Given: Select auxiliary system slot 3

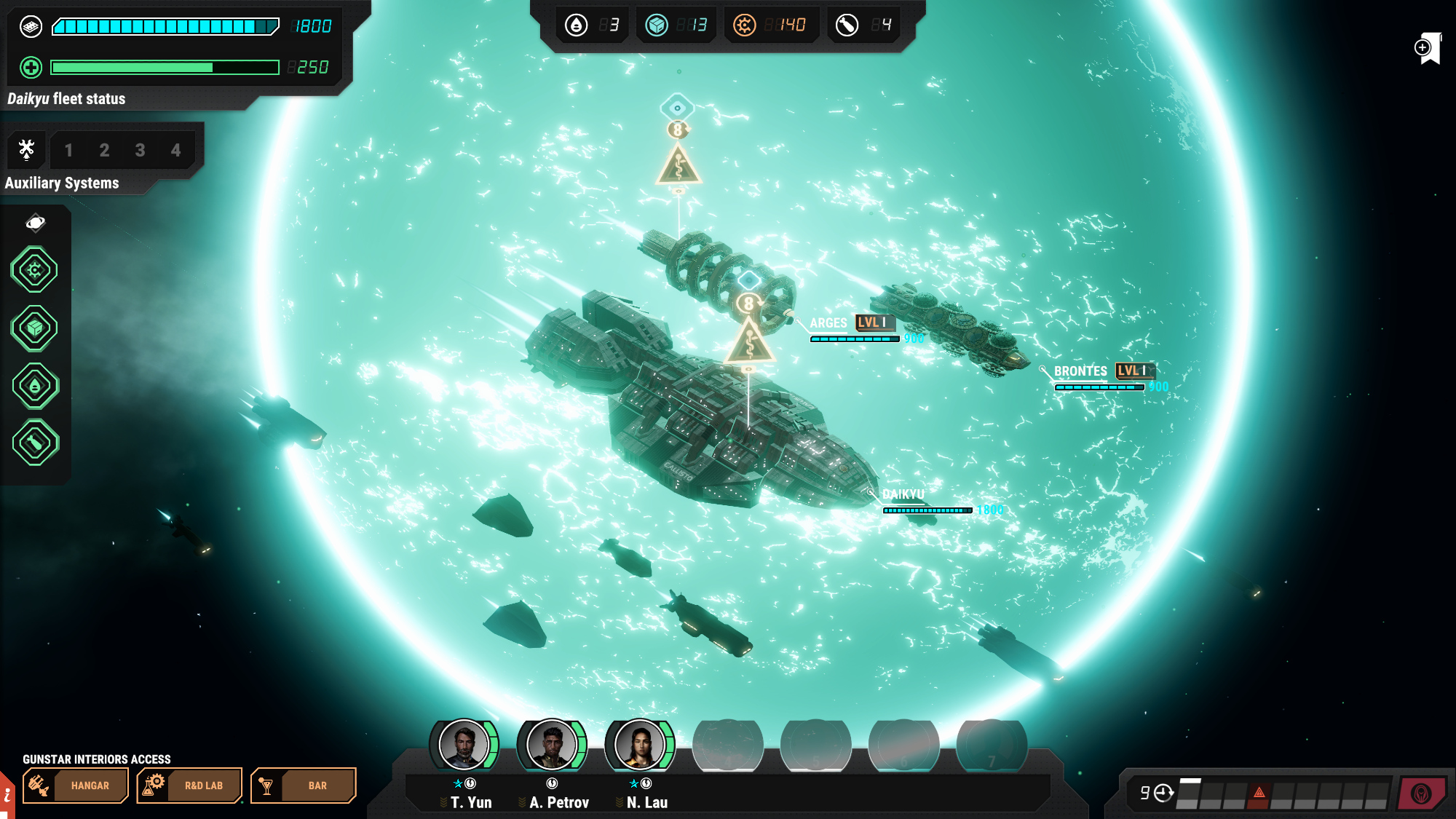Looking at the screenshot, I should point(140,151).
